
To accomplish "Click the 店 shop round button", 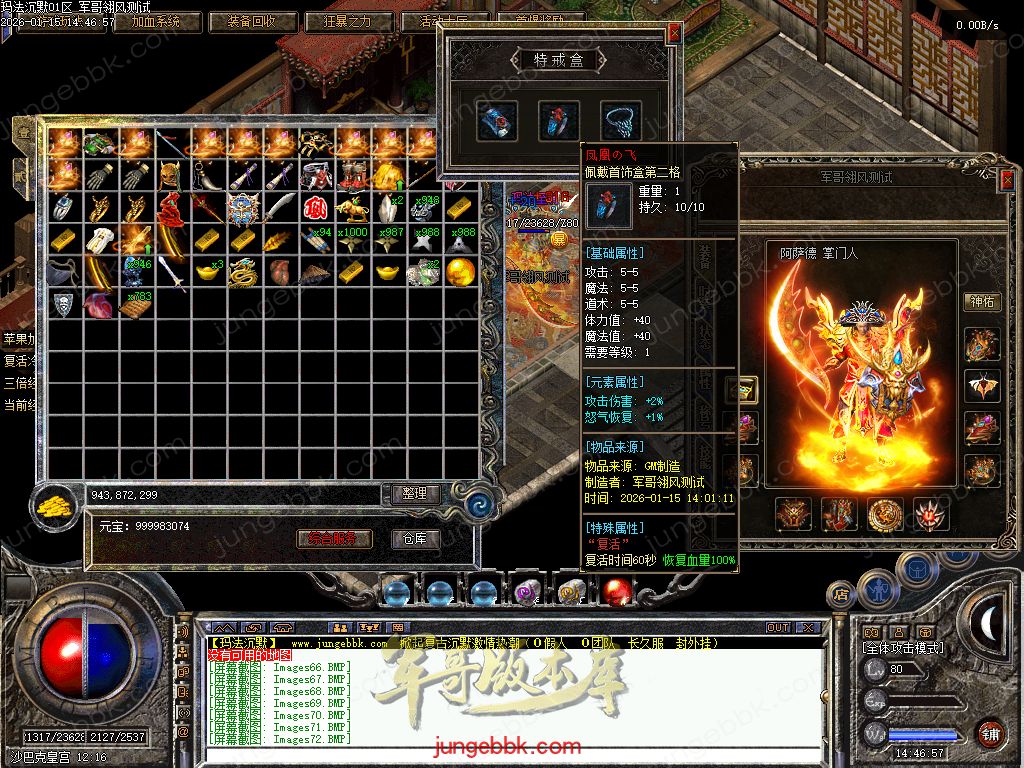I will coord(841,594).
